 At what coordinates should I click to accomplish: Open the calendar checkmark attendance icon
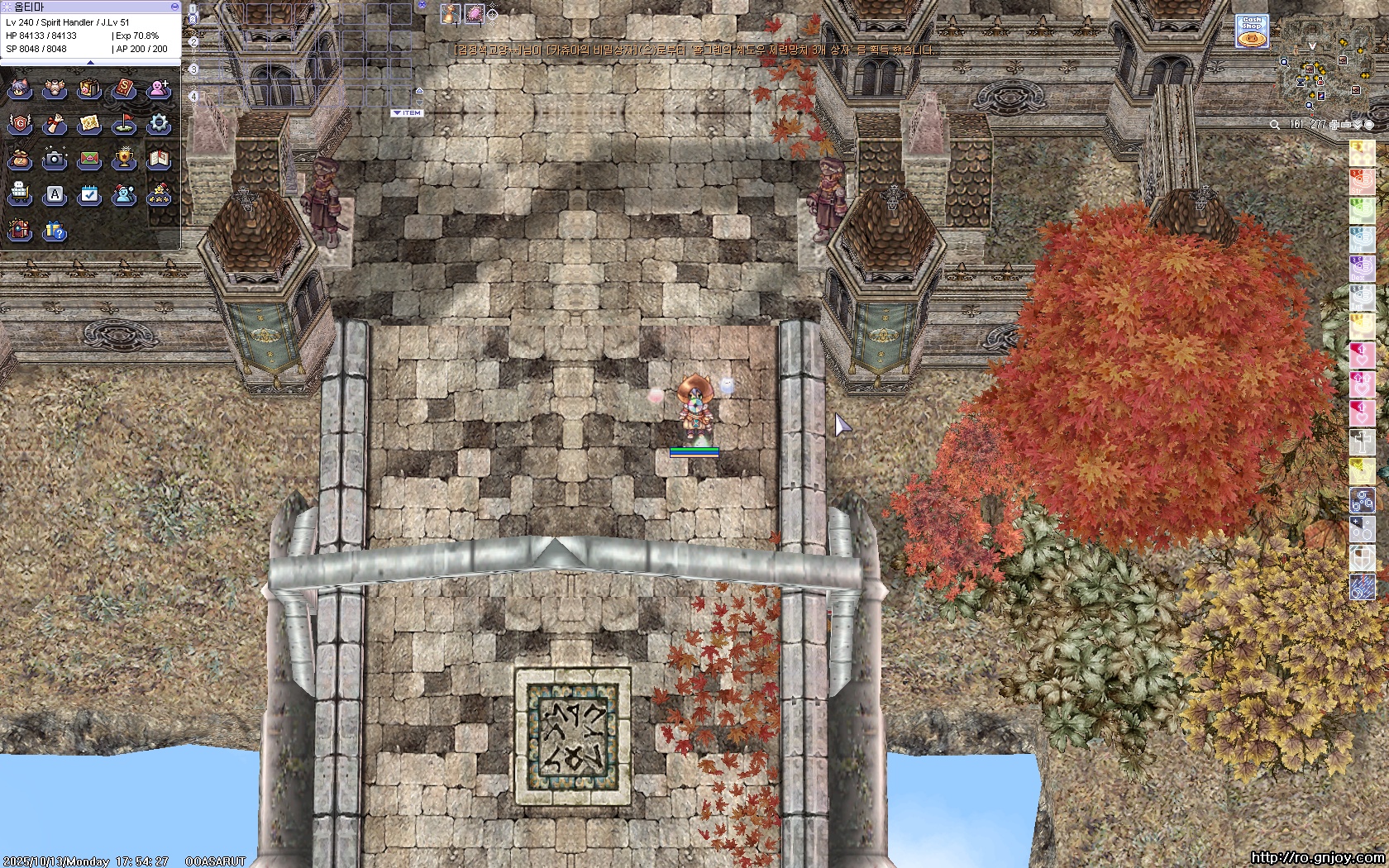[x=89, y=194]
